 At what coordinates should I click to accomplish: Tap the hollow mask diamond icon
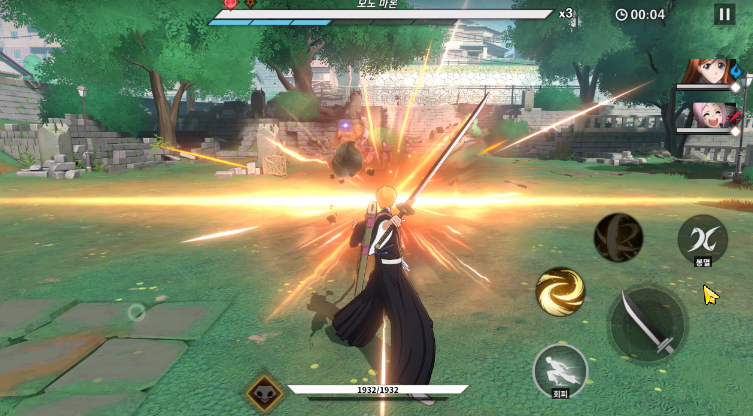click(x=265, y=393)
